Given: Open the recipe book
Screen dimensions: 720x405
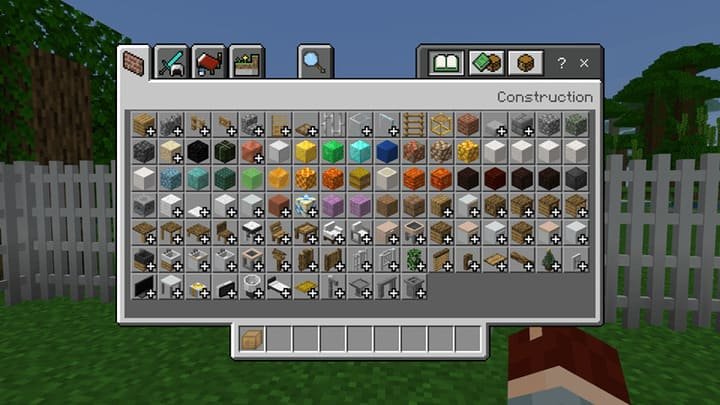Looking at the screenshot, I should point(444,63).
